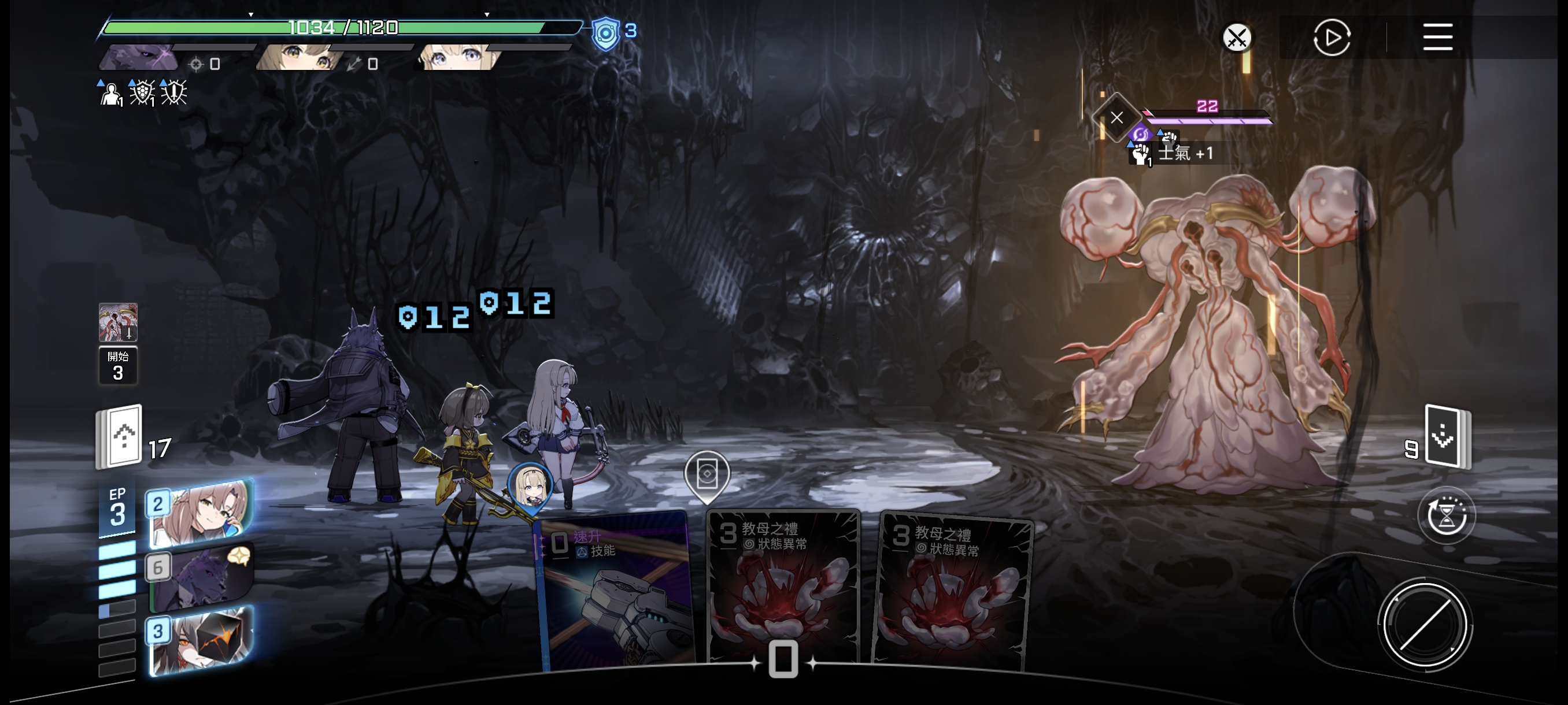The image size is (1568, 705).
Task: Select the wolf character portrait
Action: pos(140,58)
